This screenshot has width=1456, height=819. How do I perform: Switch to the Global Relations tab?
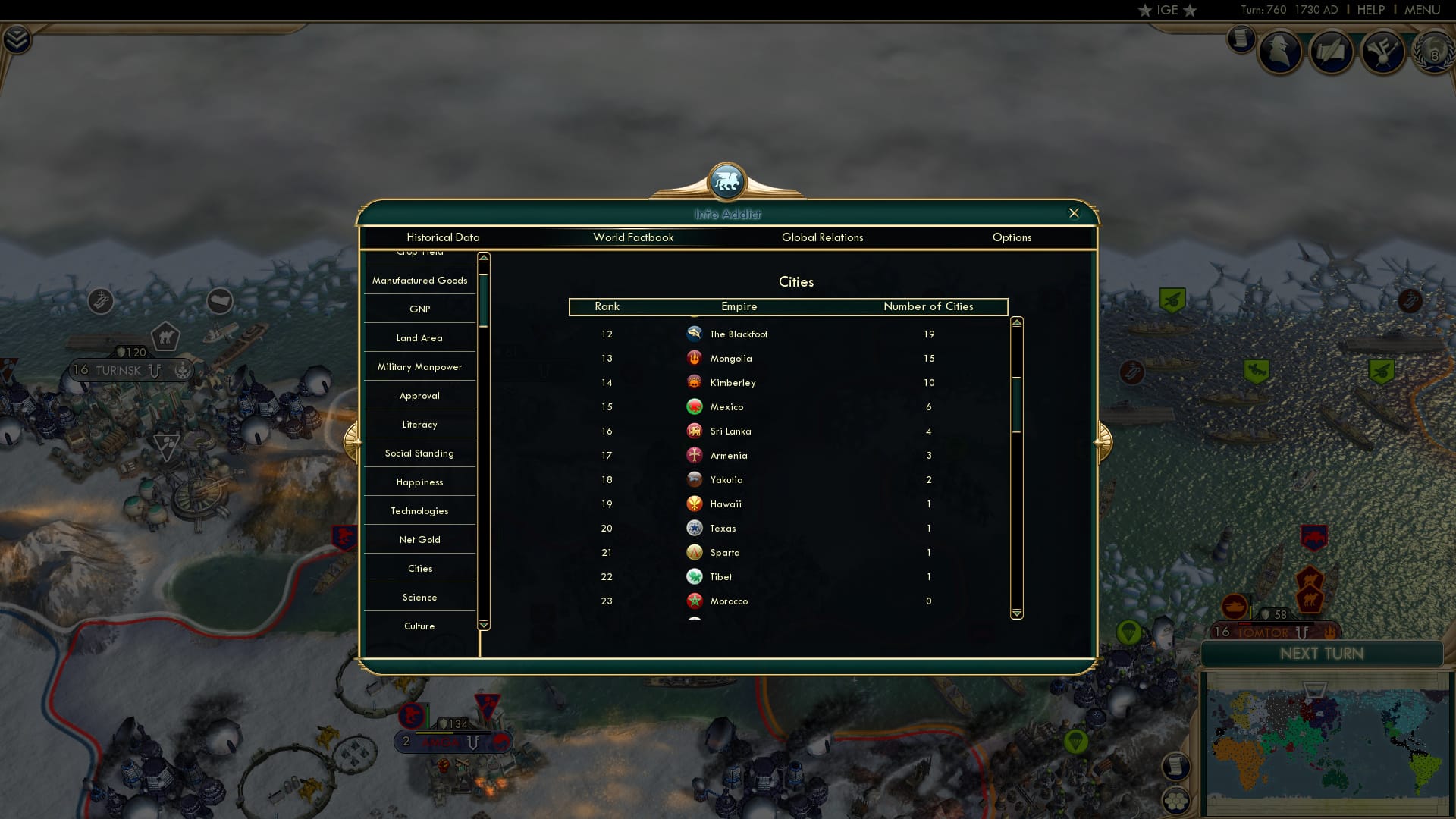click(x=823, y=237)
